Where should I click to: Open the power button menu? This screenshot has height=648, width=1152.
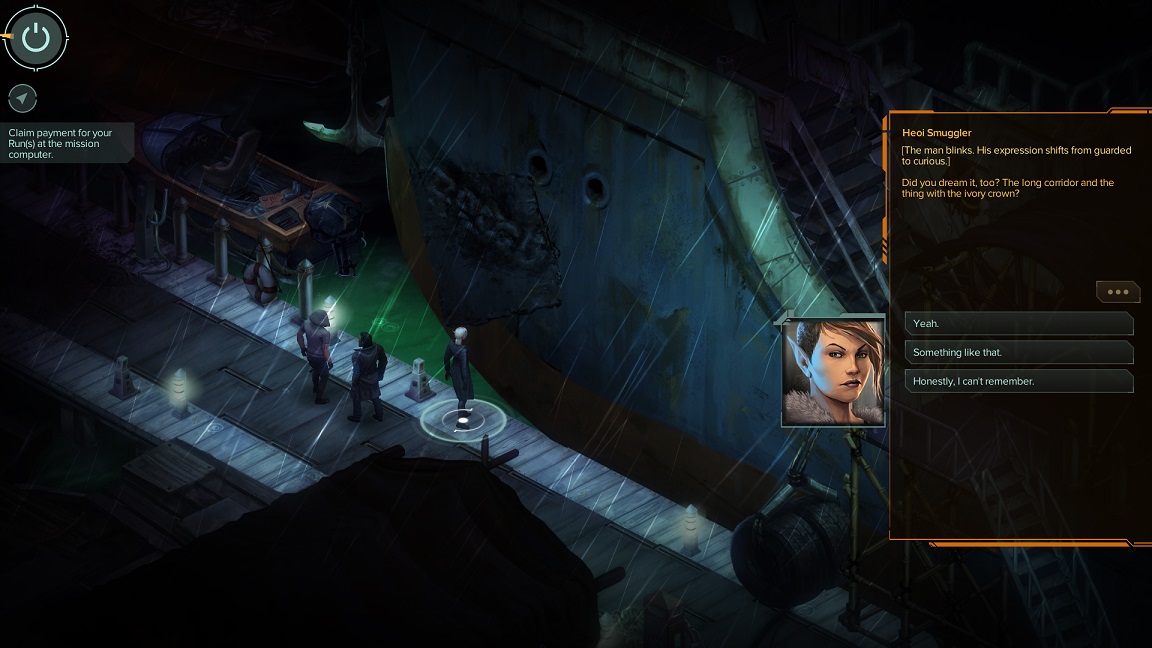36,38
